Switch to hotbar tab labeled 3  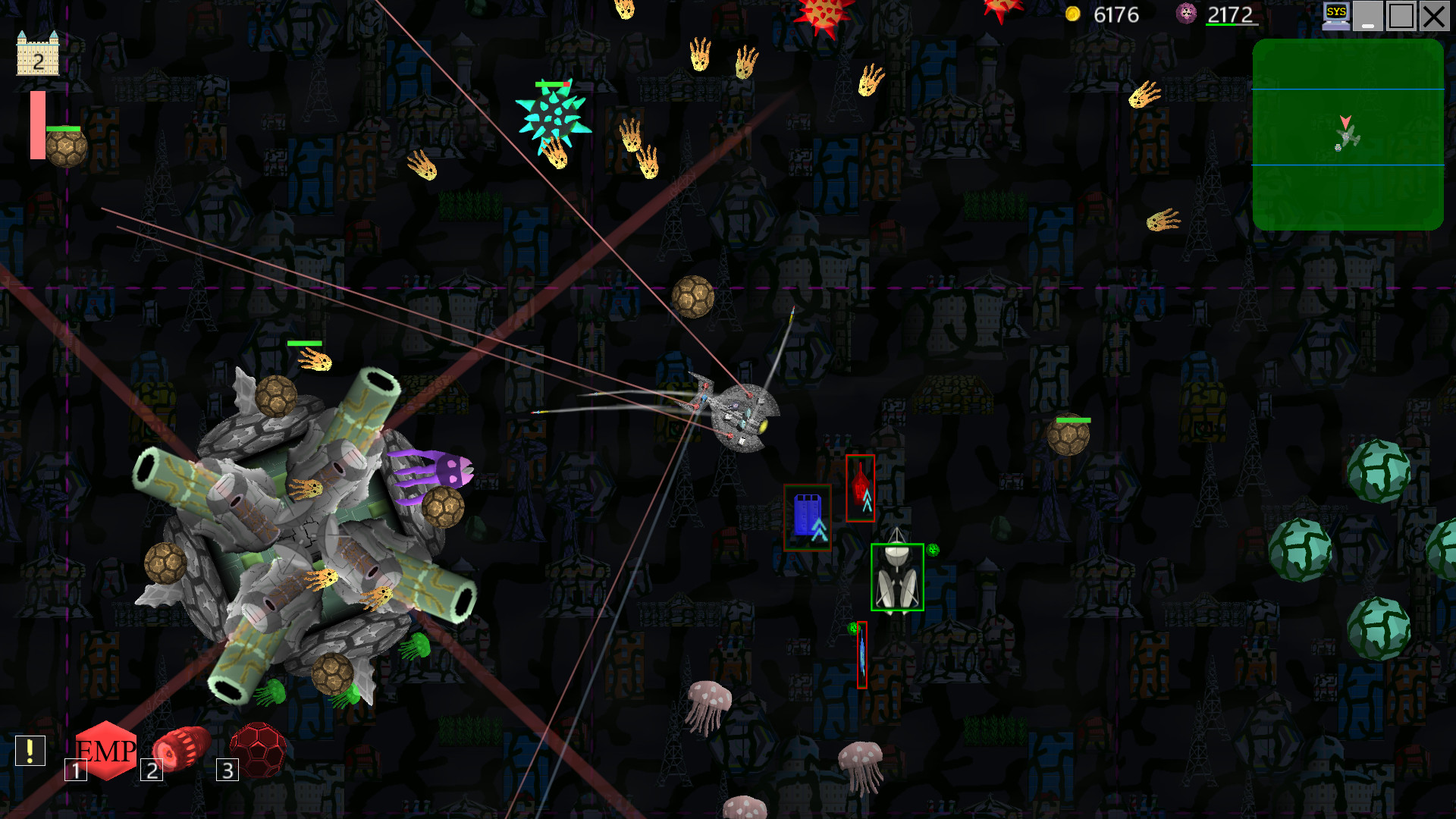click(x=226, y=771)
